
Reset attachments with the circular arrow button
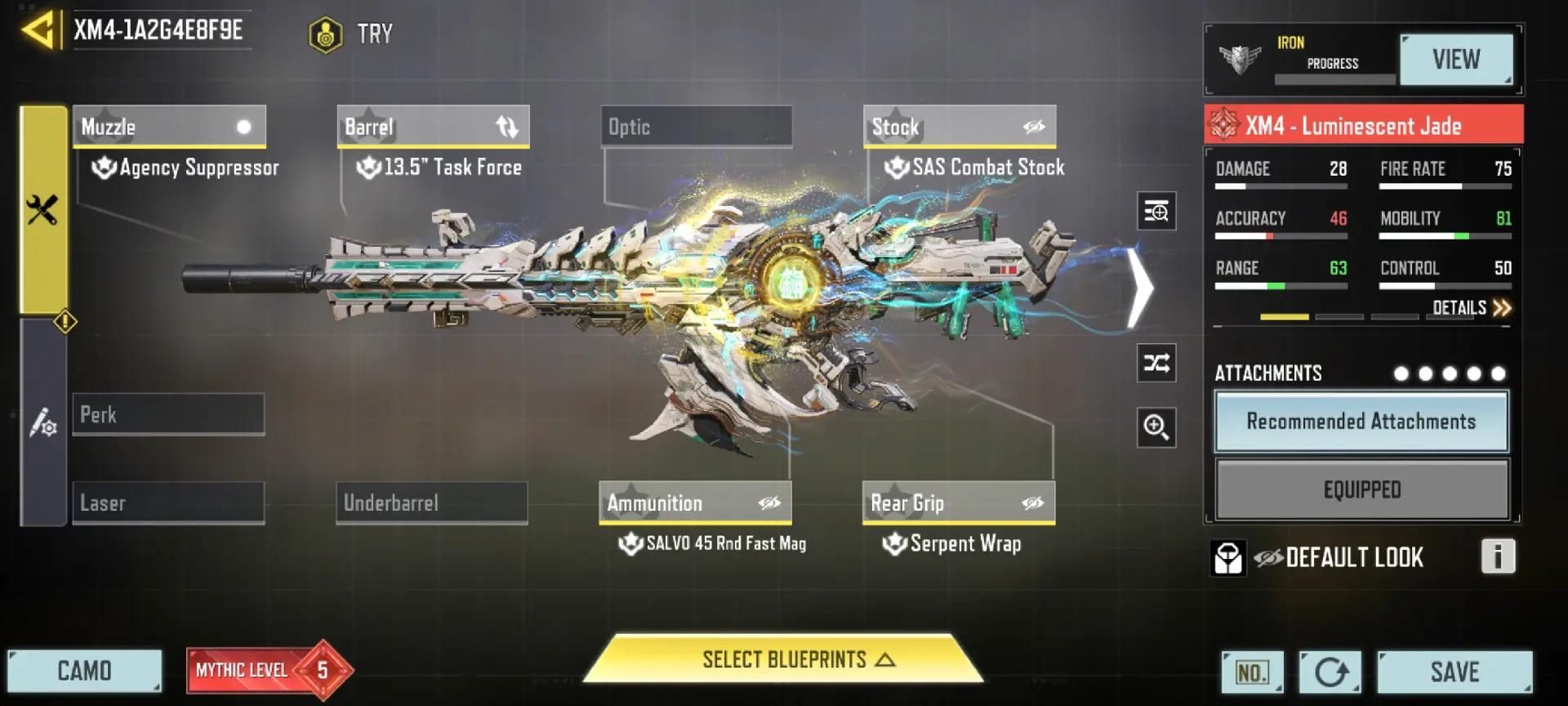coord(1330,672)
